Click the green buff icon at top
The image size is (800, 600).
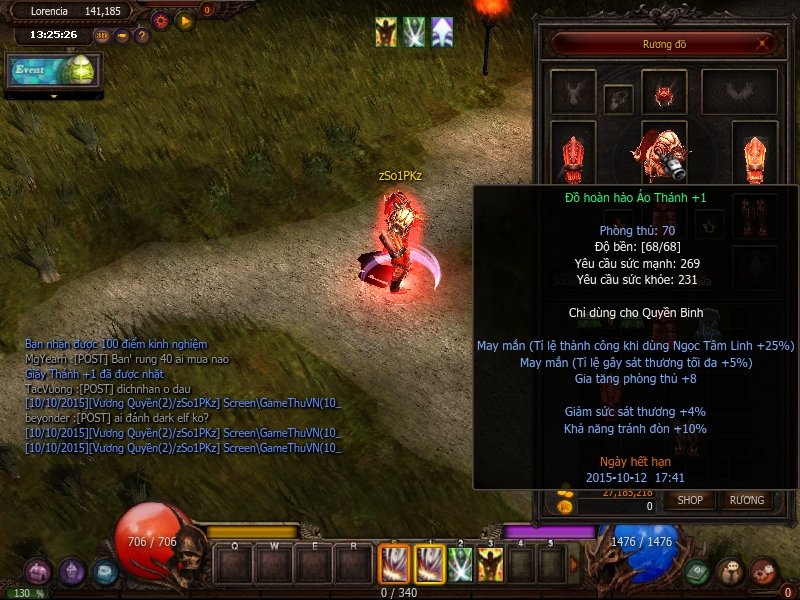(414, 32)
